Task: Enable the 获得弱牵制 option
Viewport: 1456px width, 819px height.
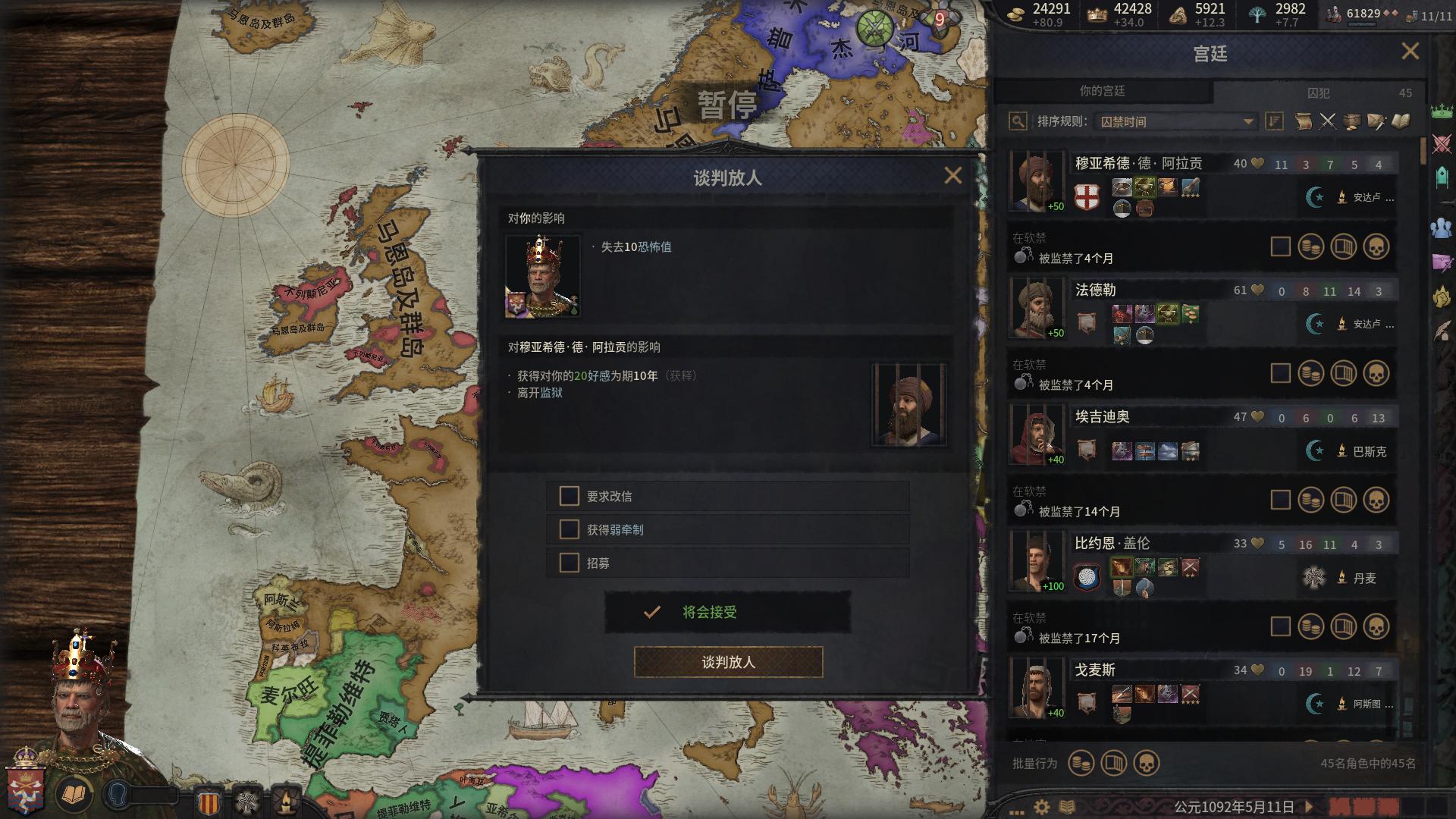Action: (569, 529)
